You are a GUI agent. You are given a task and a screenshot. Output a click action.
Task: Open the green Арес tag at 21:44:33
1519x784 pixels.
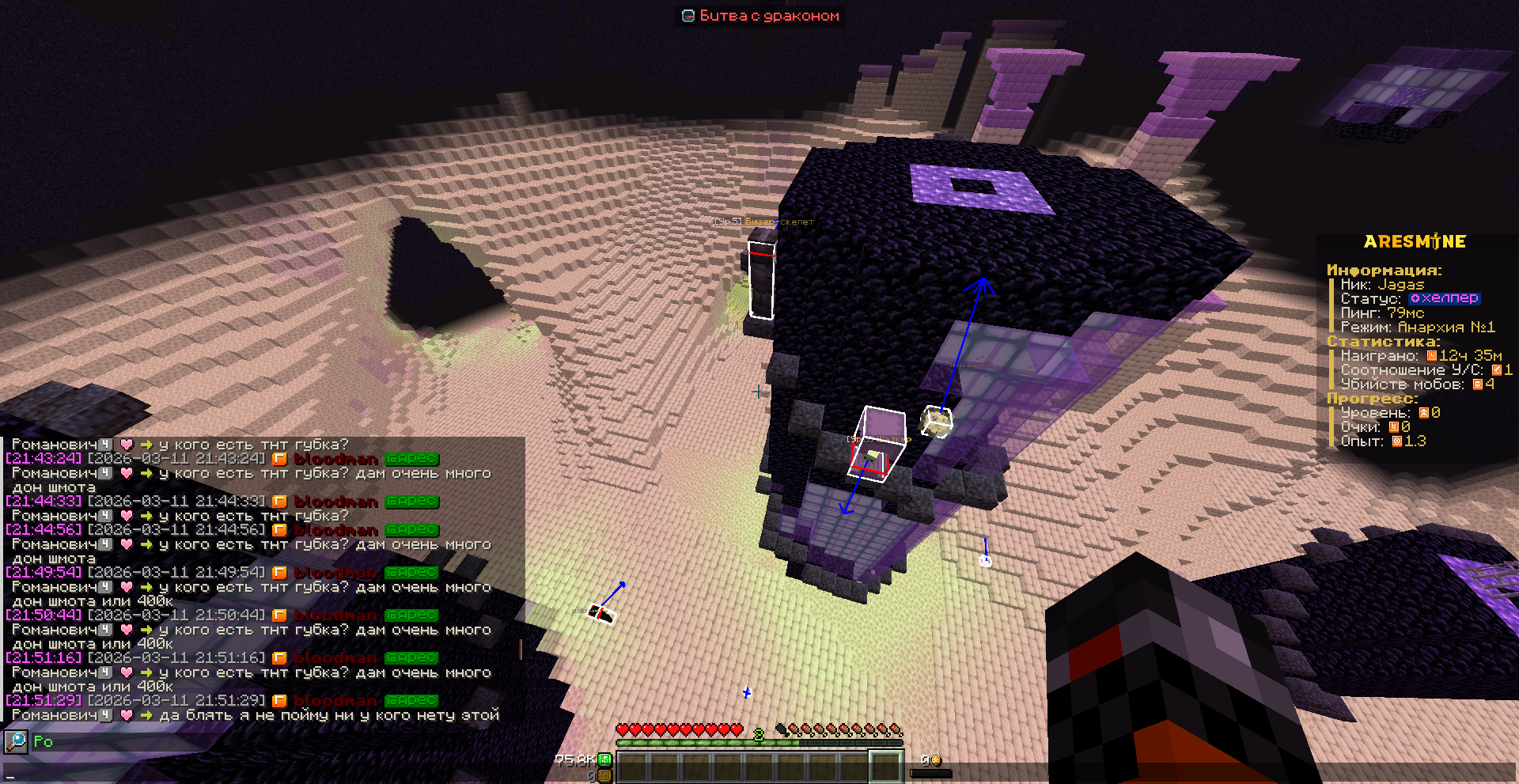tap(411, 502)
